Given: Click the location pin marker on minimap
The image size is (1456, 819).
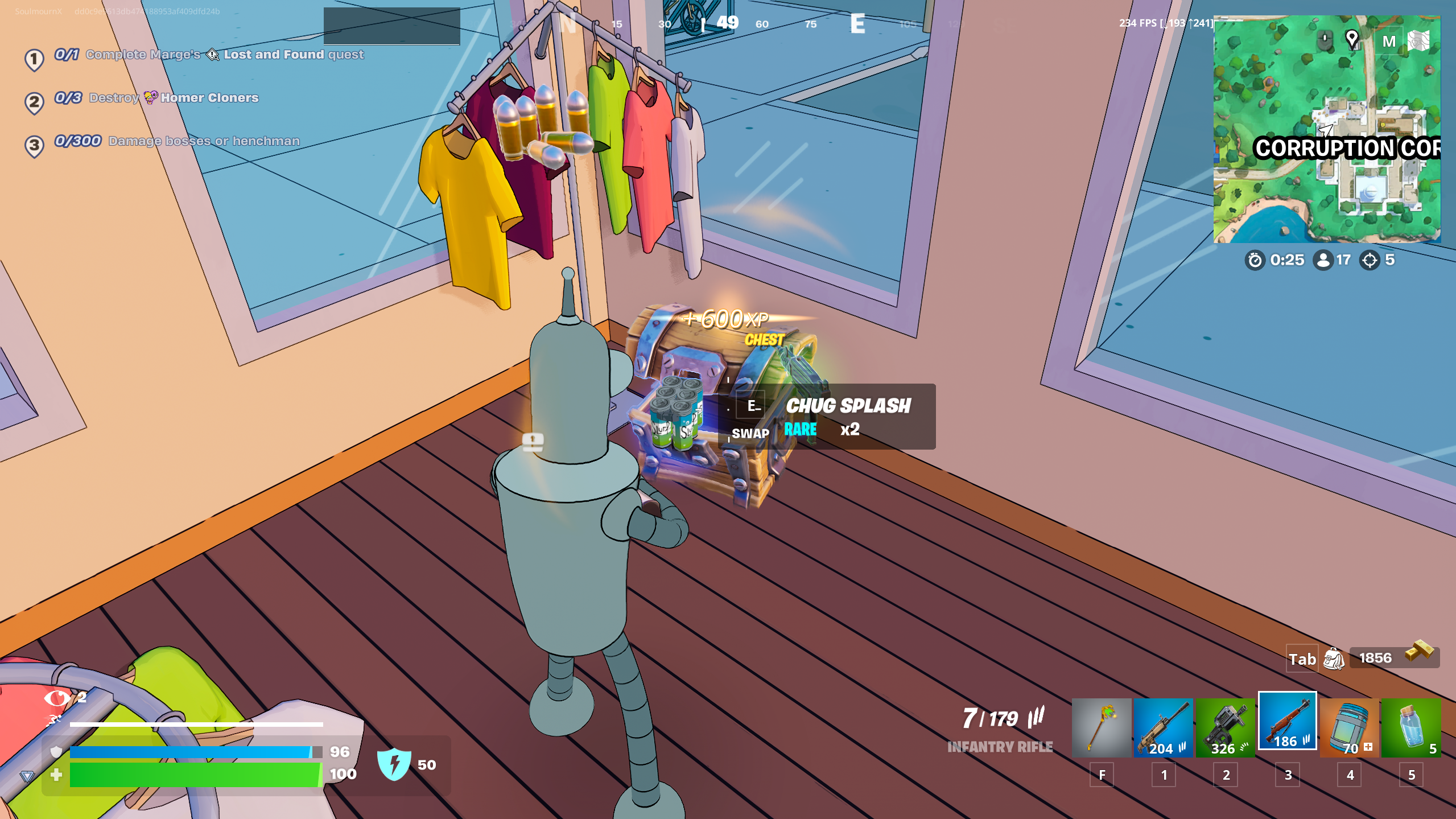Looking at the screenshot, I should point(1352,39).
